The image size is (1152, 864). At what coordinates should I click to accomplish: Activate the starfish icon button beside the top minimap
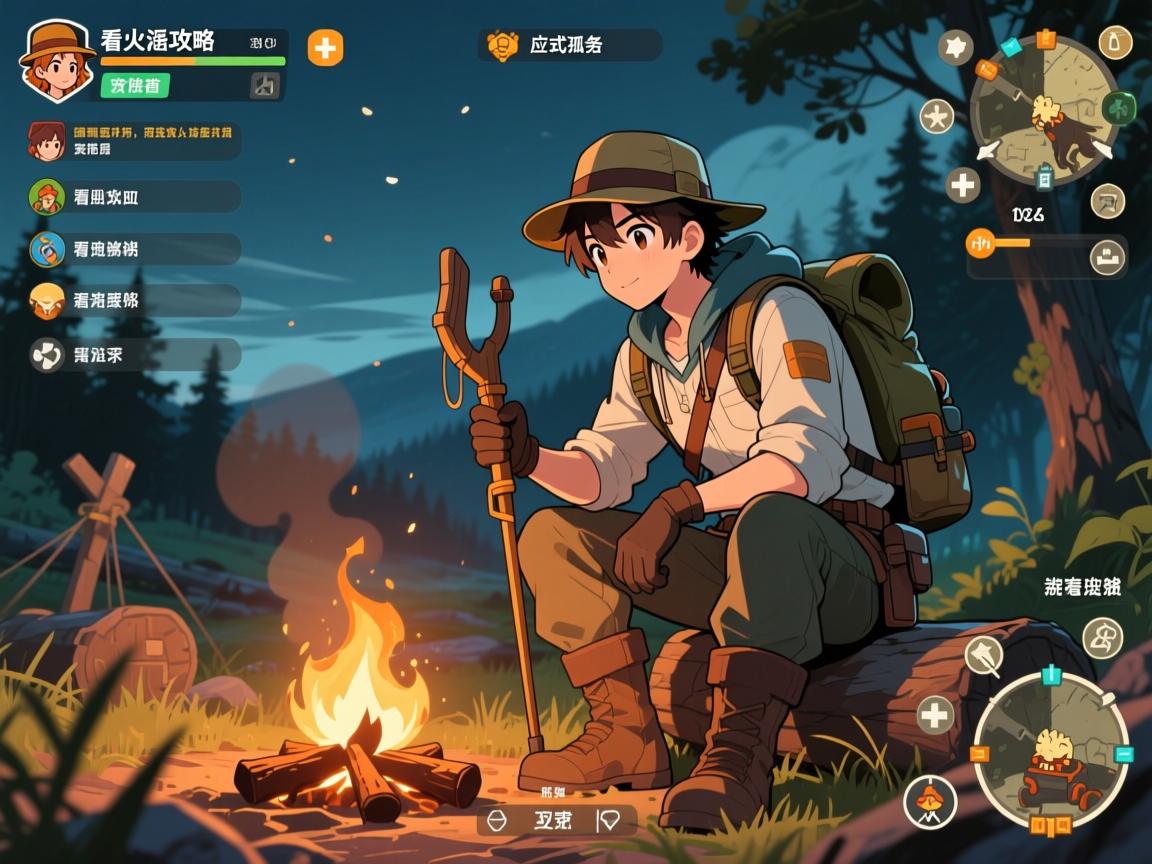click(937, 117)
